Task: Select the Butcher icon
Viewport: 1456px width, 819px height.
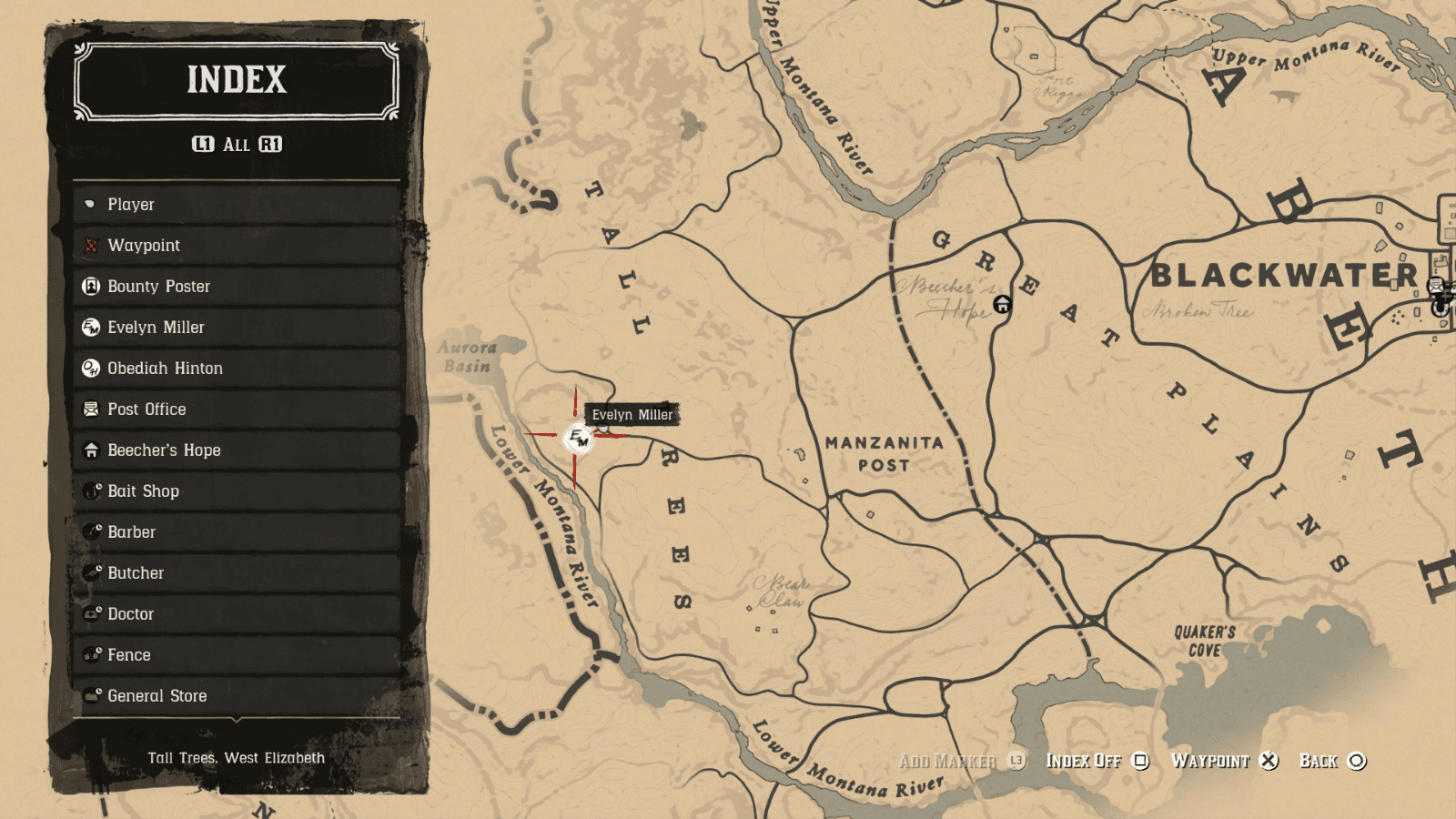Action: point(92,572)
